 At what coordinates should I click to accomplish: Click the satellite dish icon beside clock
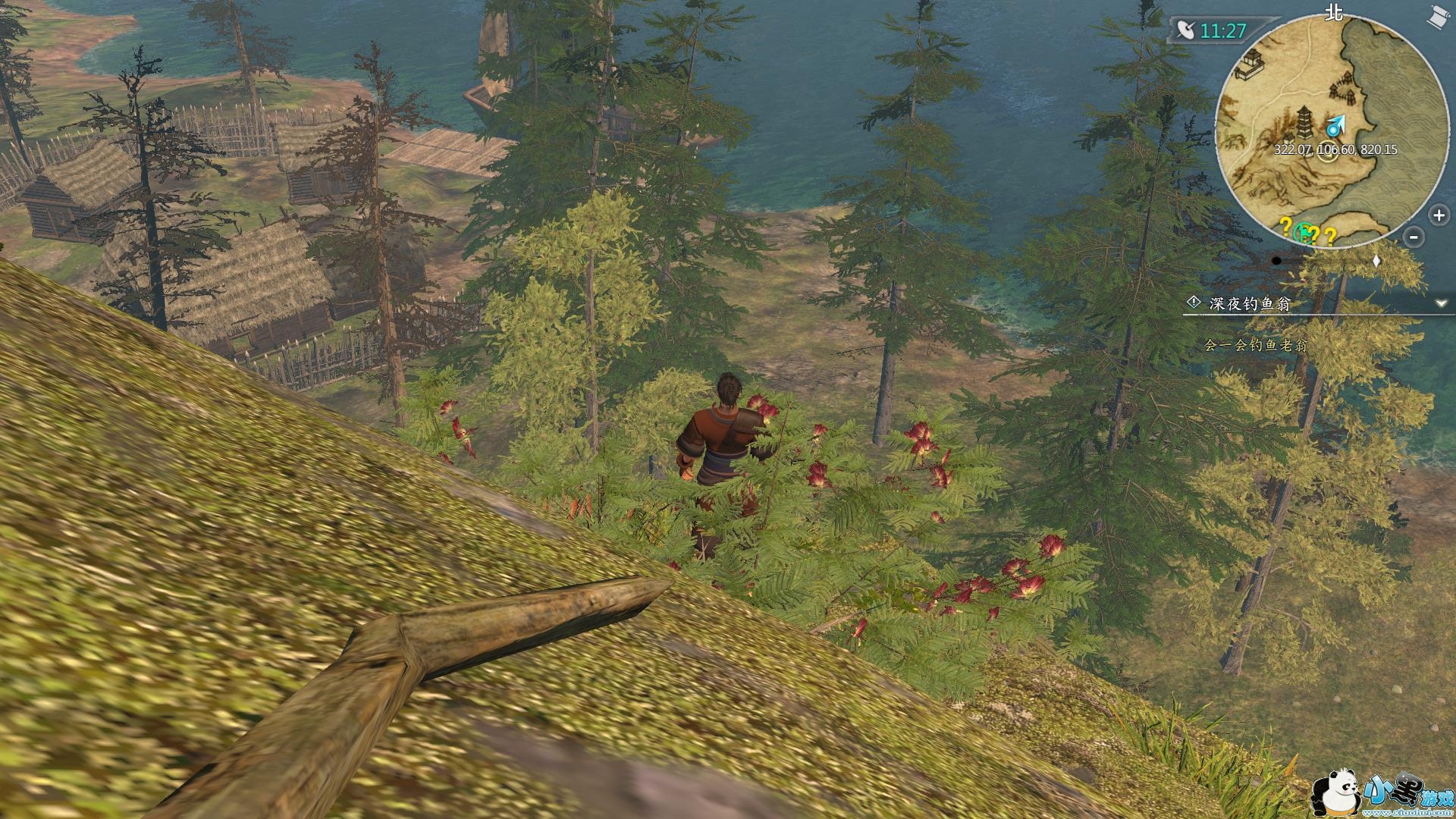tap(1186, 30)
